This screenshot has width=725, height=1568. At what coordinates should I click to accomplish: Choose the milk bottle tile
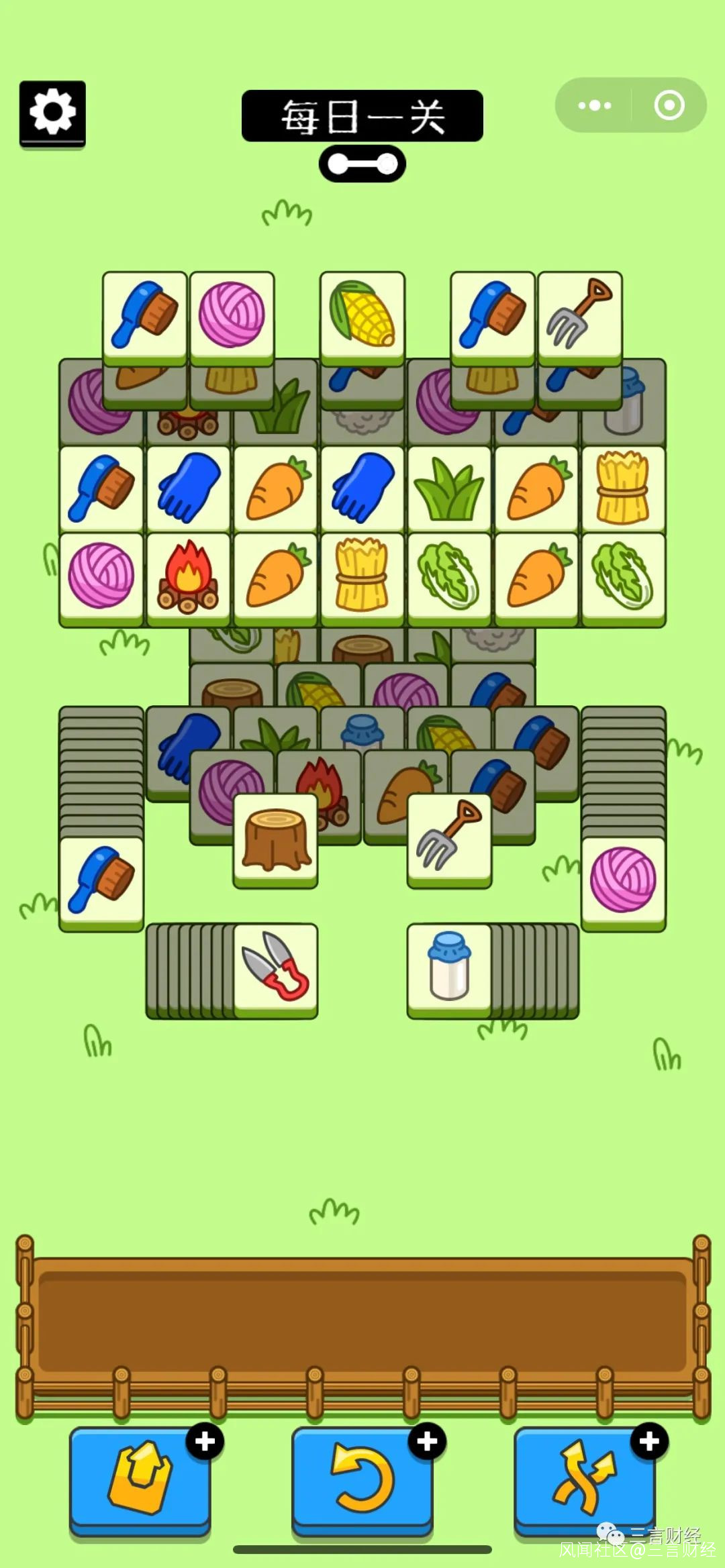click(x=449, y=966)
